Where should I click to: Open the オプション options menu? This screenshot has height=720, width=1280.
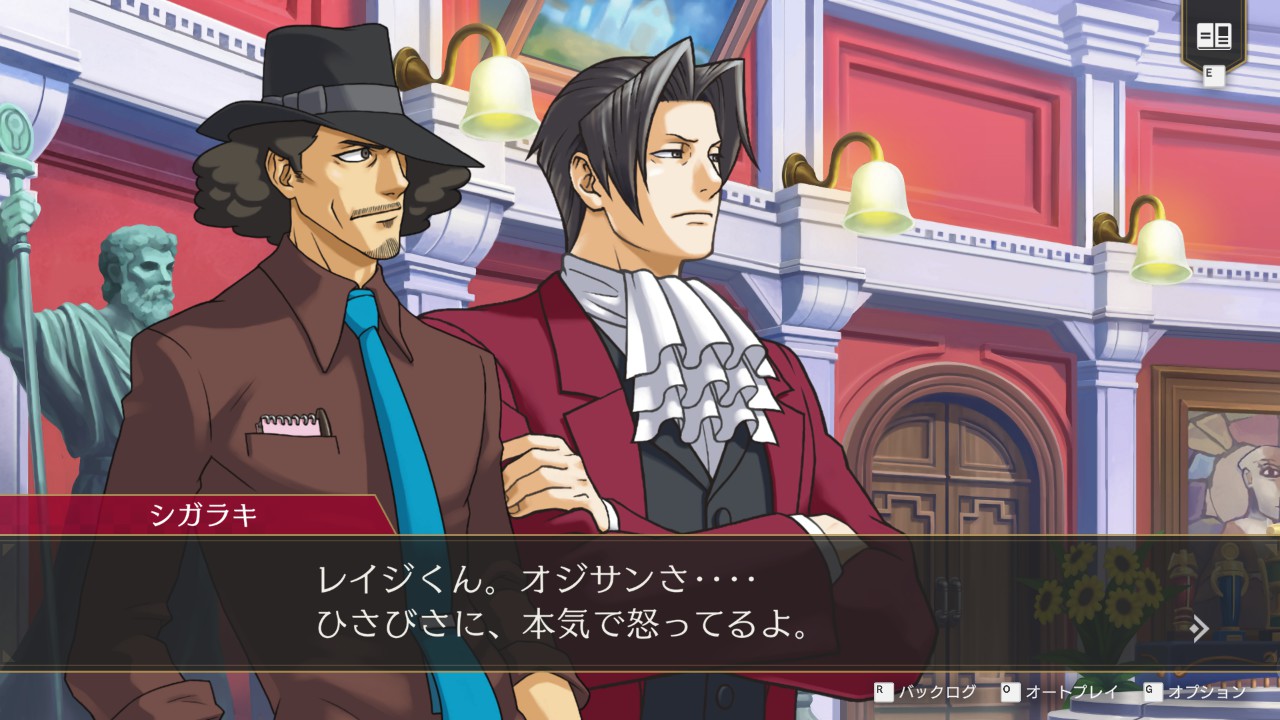pos(1197,692)
